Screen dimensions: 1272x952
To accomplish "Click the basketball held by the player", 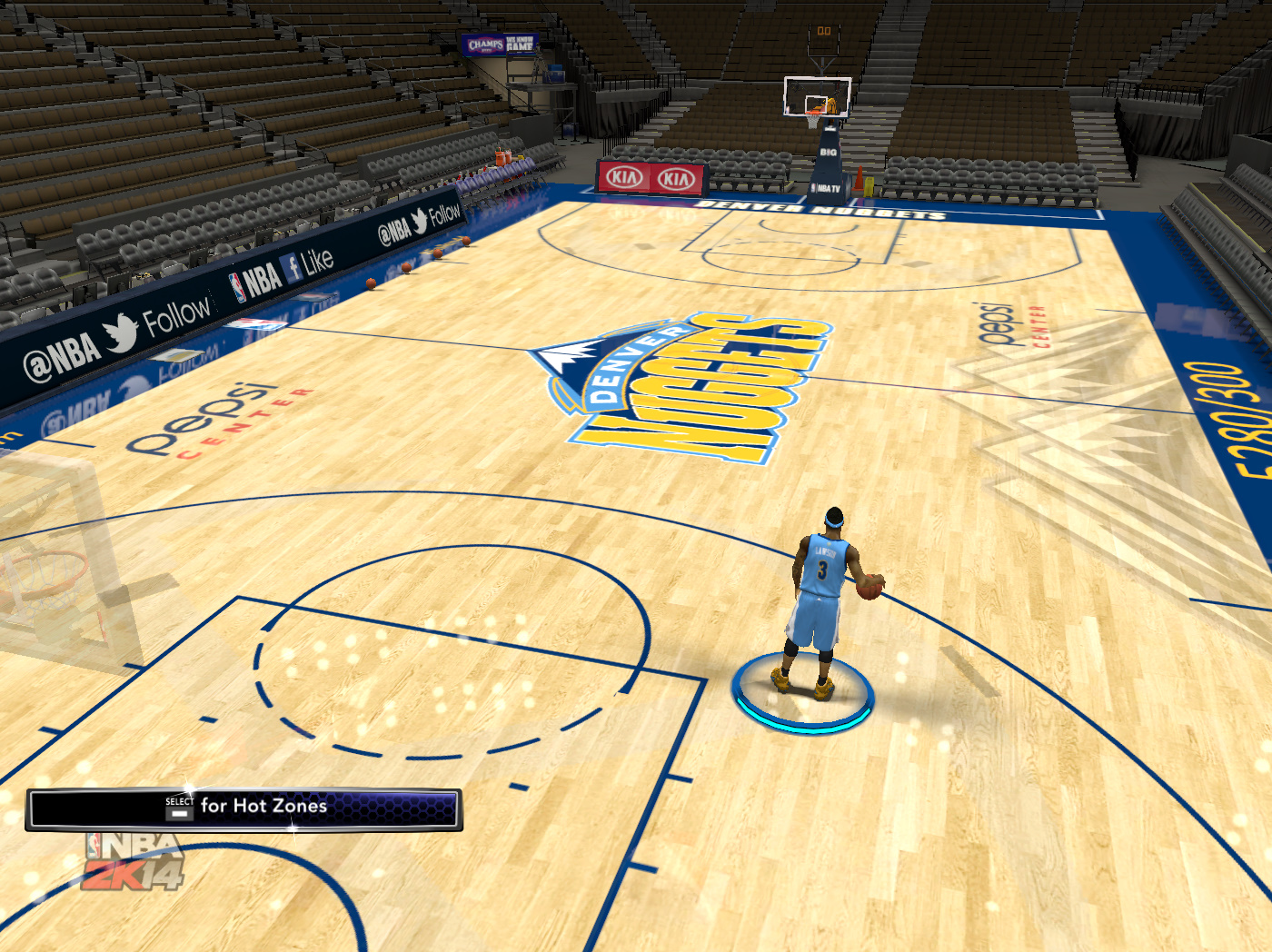I will [870, 587].
